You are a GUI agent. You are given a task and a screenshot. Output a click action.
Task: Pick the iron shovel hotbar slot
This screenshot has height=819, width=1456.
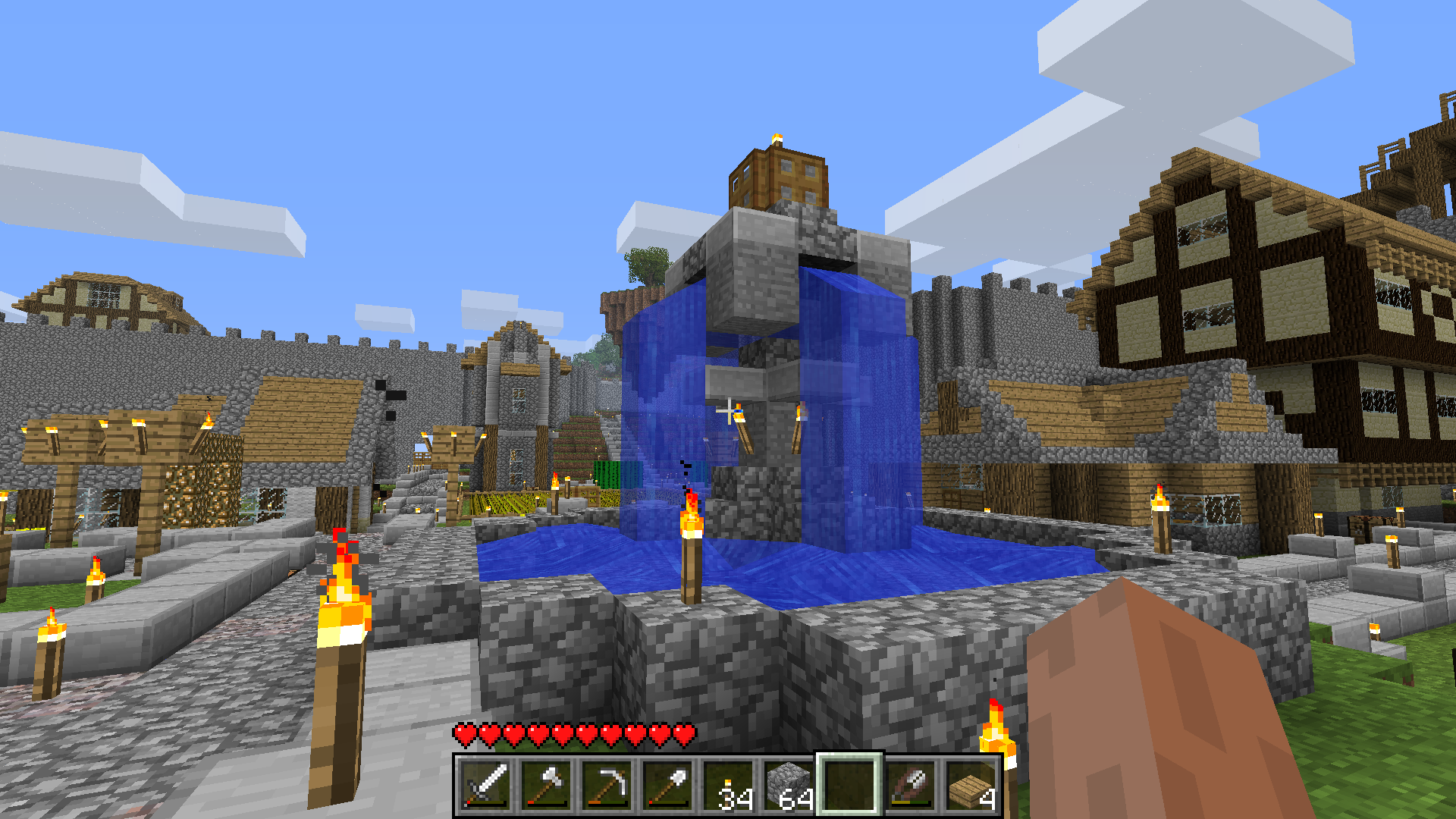[667, 786]
